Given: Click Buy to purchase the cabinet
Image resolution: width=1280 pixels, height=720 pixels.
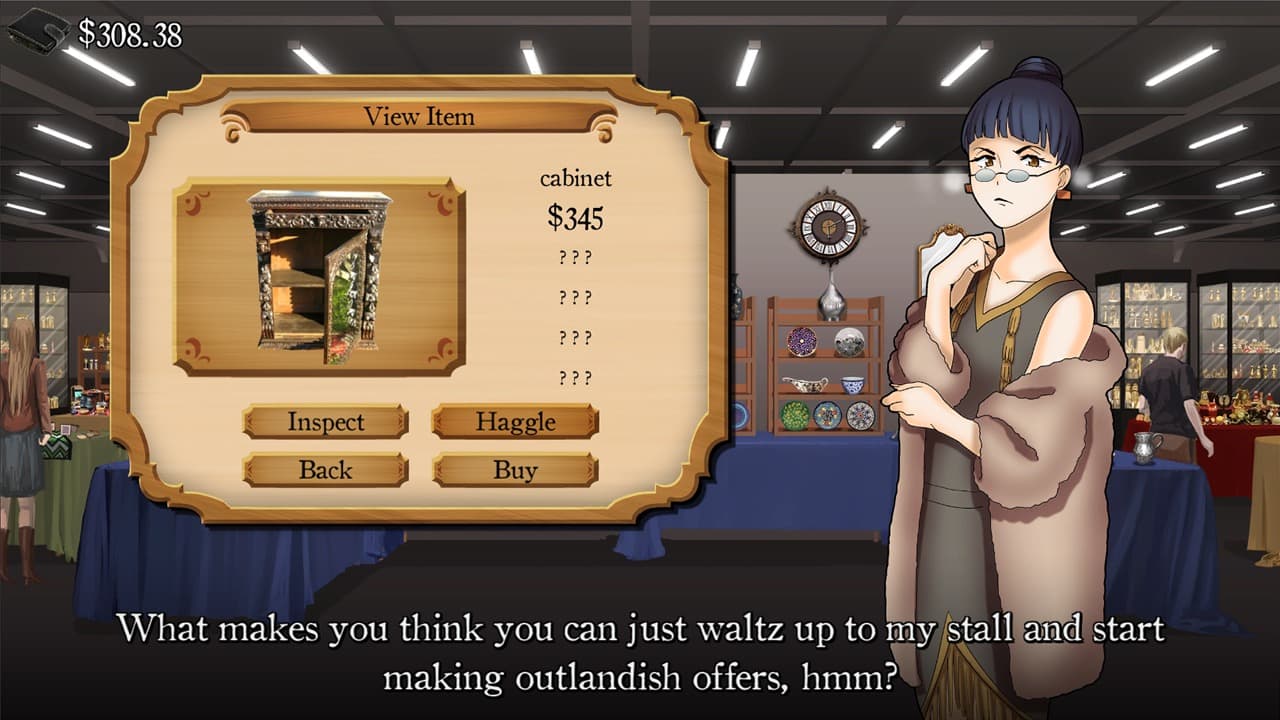Looking at the screenshot, I should (x=514, y=469).
